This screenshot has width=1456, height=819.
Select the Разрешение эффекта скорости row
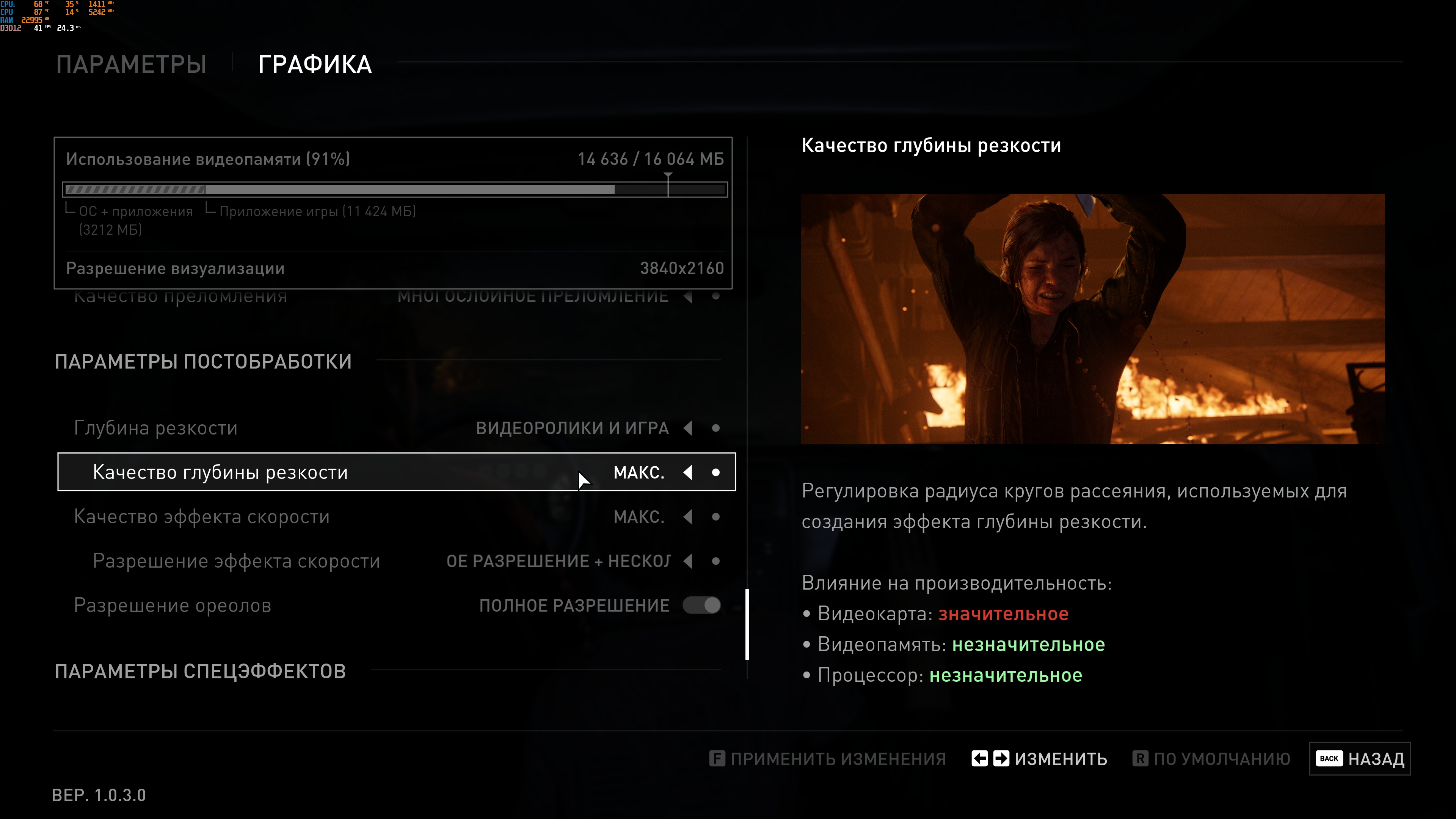coord(236,561)
